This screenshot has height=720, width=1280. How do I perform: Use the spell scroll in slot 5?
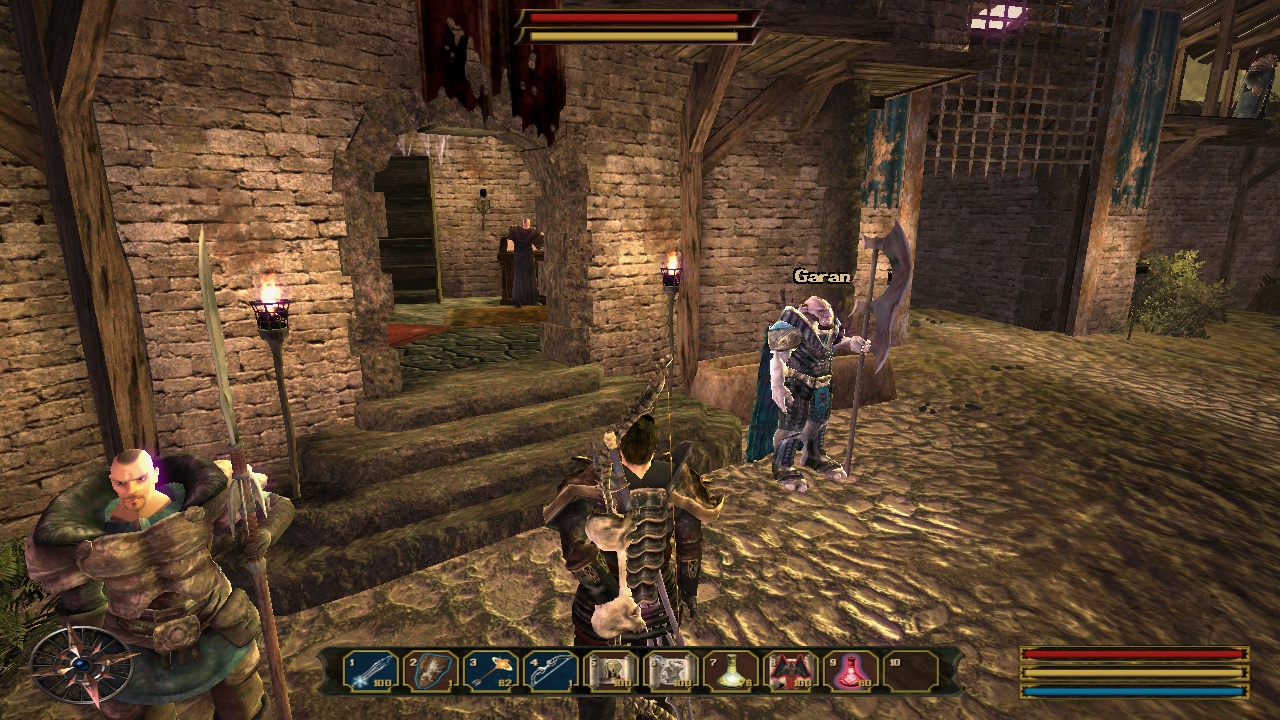pos(612,671)
